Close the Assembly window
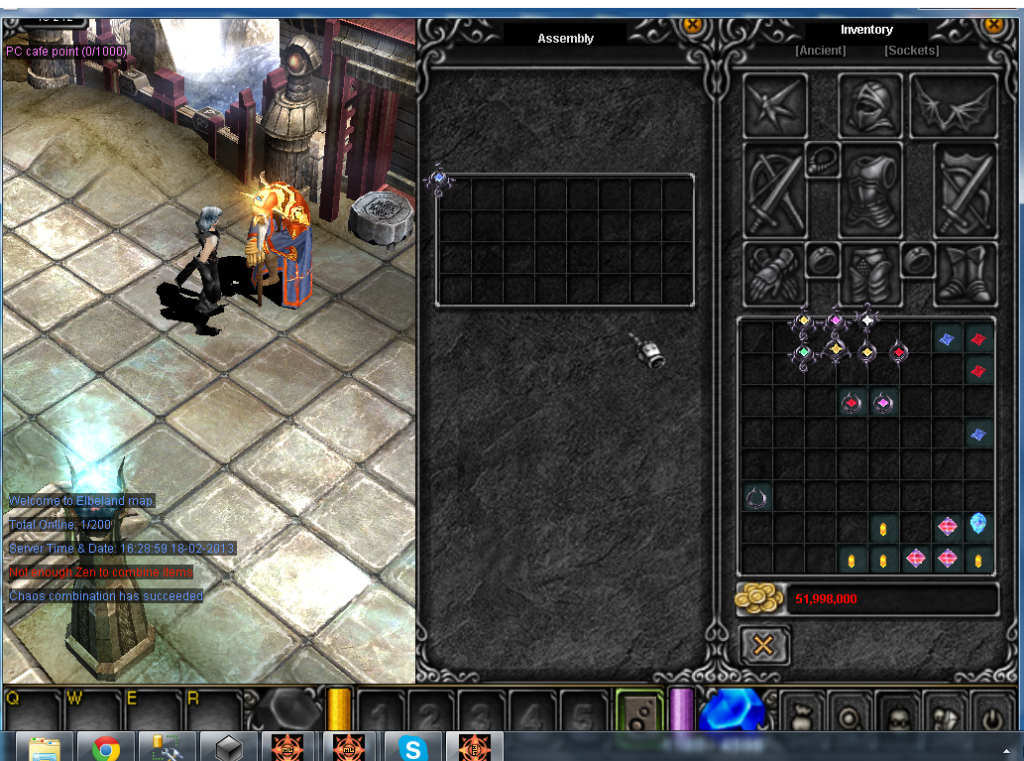This screenshot has height=761, width=1024. pos(691,26)
